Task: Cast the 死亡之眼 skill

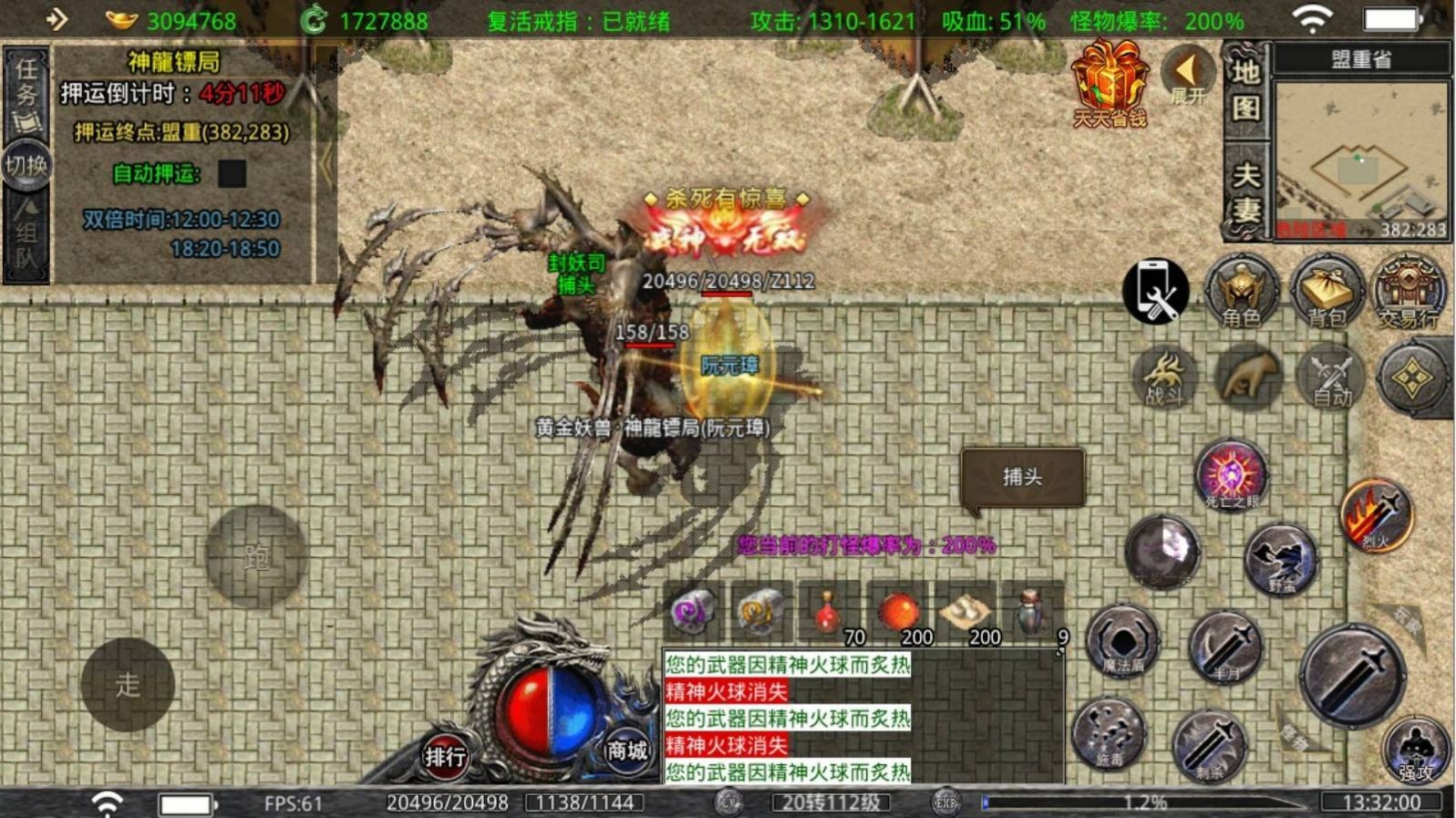Action: pyautogui.click(x=1231, y=476)
